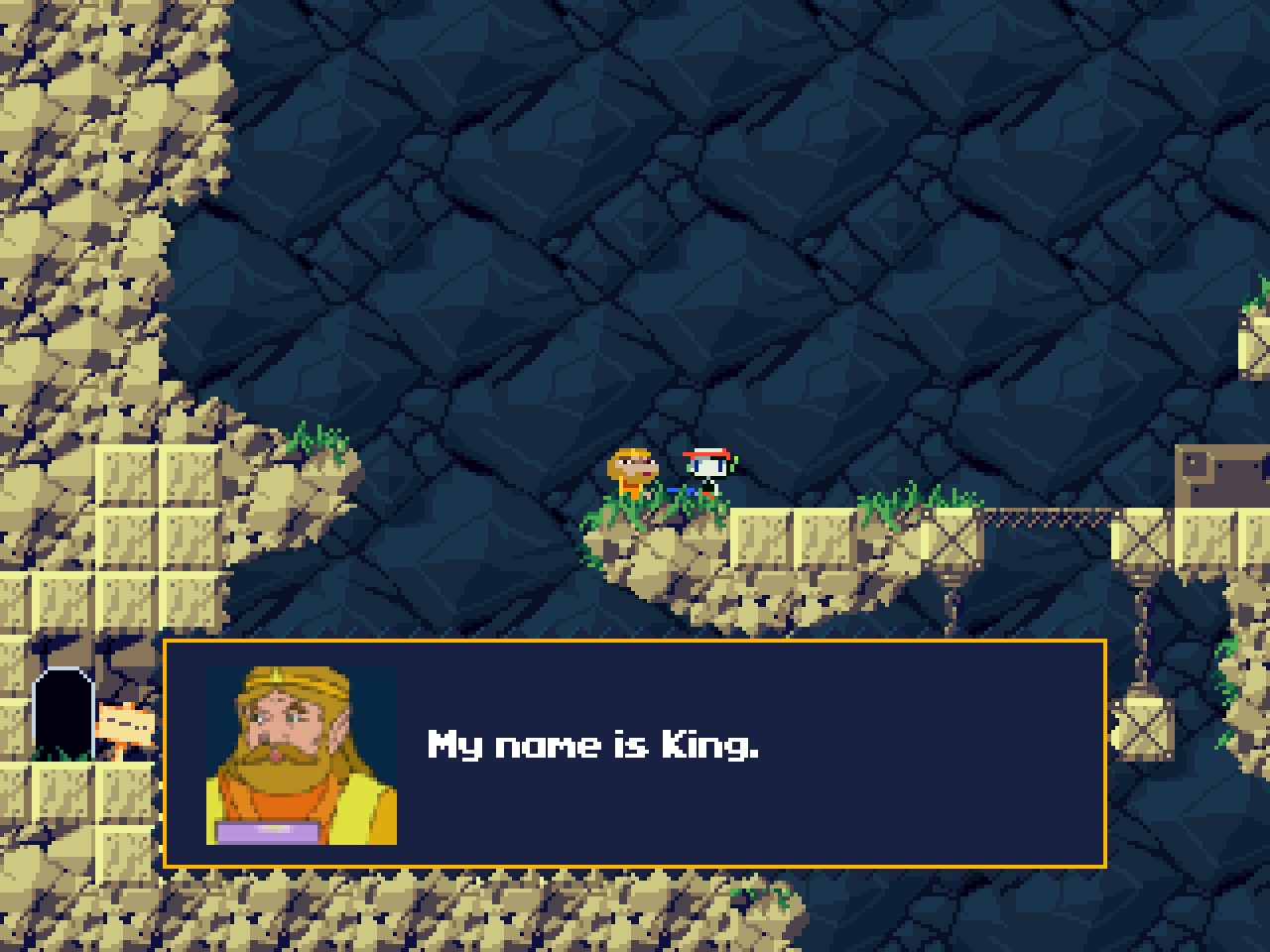This screenshot has width=1270, height=952.
Task: Click the crate hanging from the long chain
Action: (1143, 729)
